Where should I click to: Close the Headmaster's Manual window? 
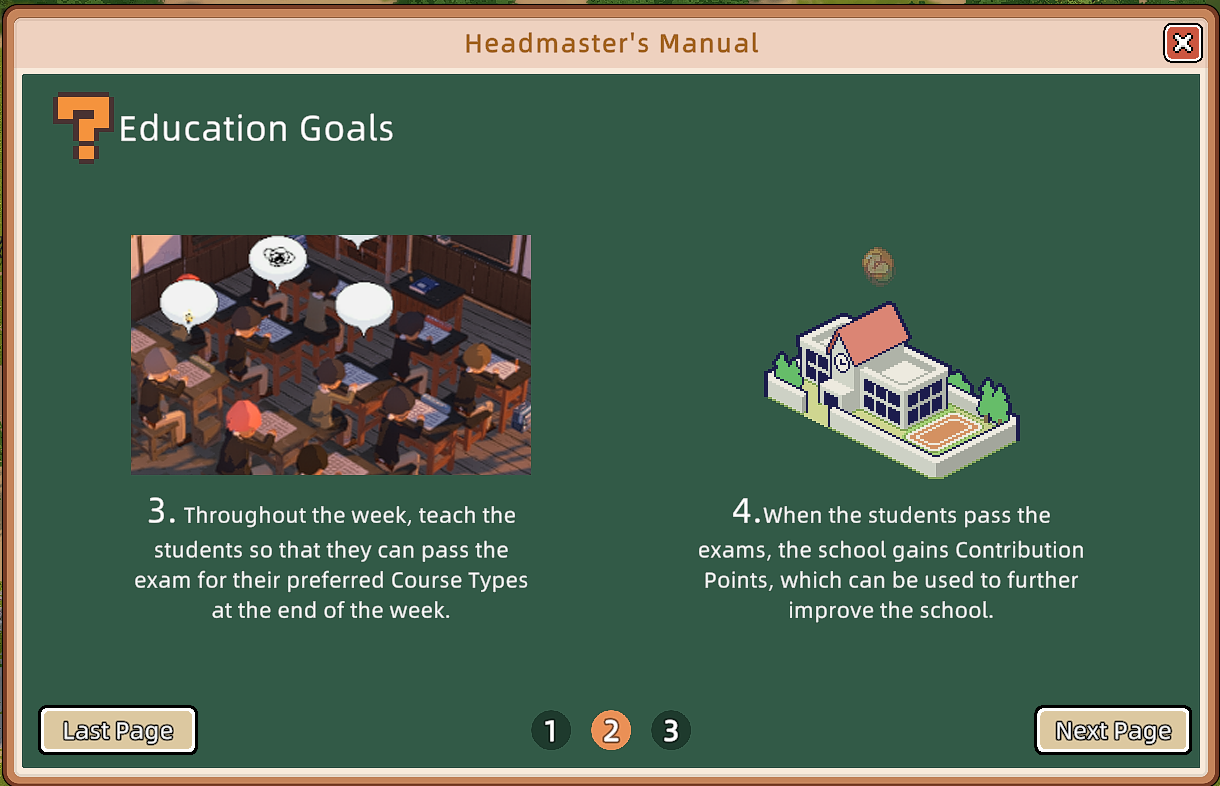(x=1182, y=43)
